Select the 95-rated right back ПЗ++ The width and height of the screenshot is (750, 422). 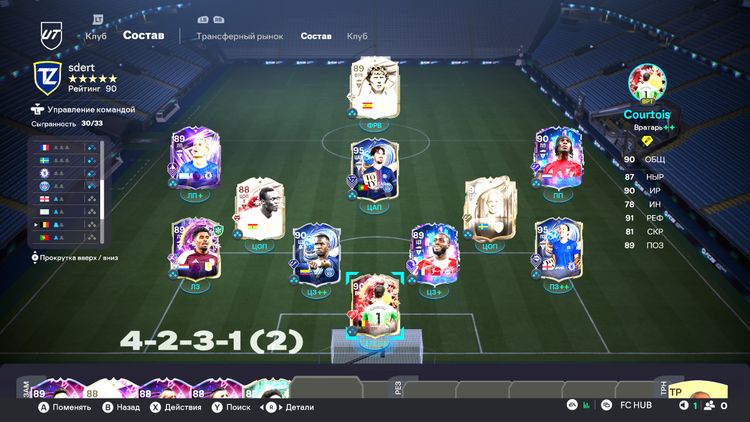(x=556, y=249)
